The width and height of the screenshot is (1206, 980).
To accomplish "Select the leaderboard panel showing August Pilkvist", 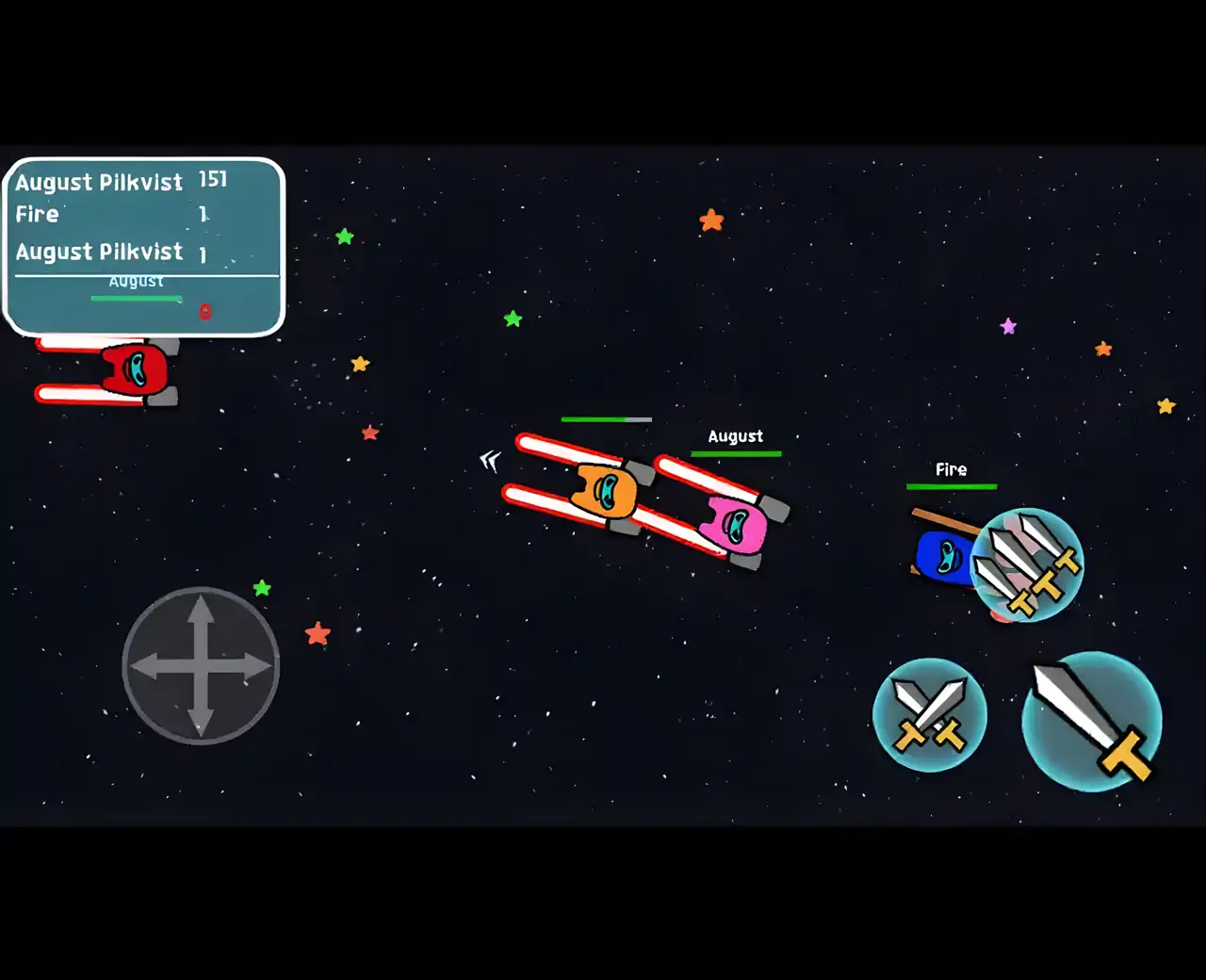I will tap(144, 247).
